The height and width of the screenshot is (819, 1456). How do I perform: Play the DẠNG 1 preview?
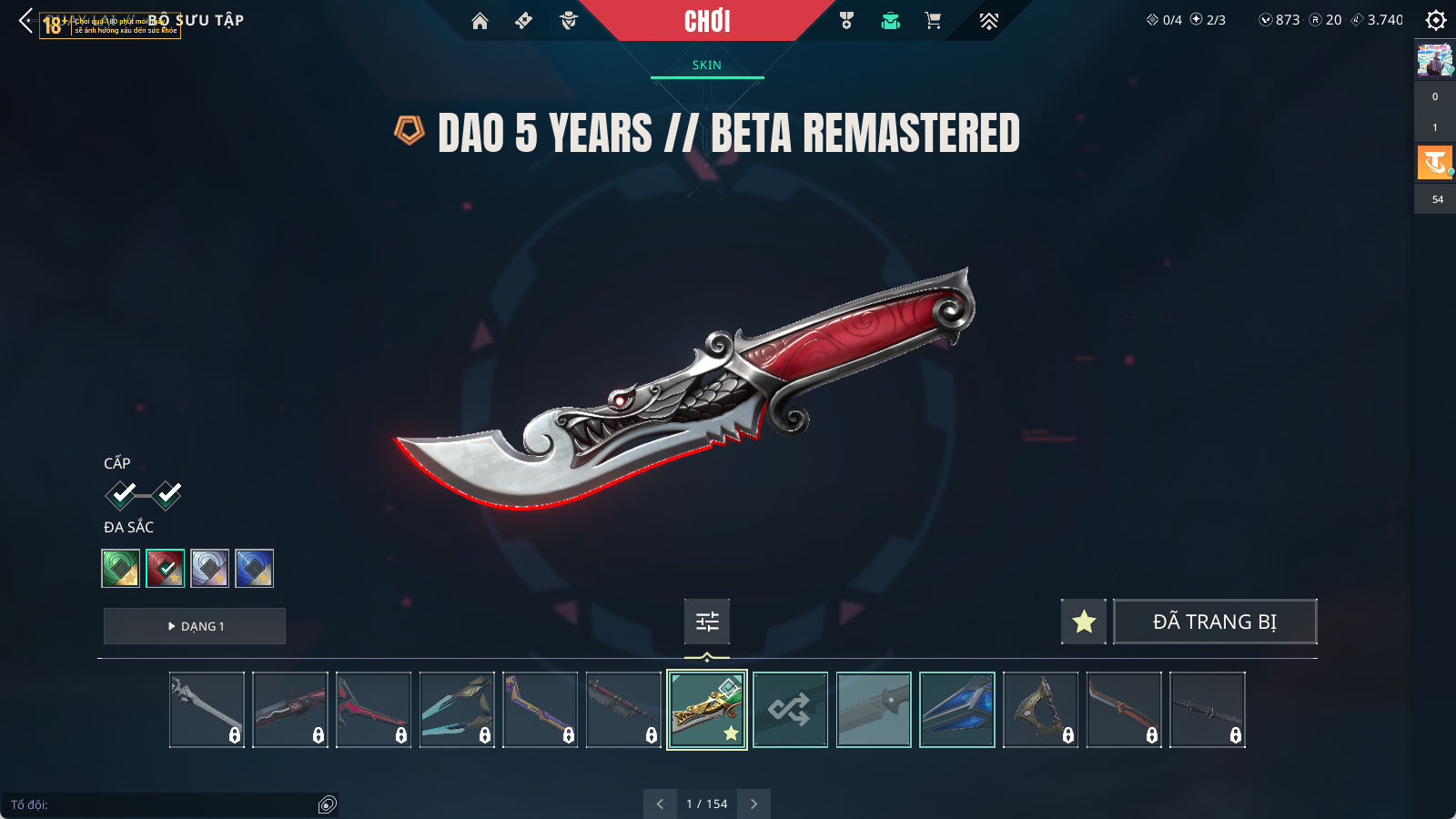pyautogui.click(x=195, y=626)
